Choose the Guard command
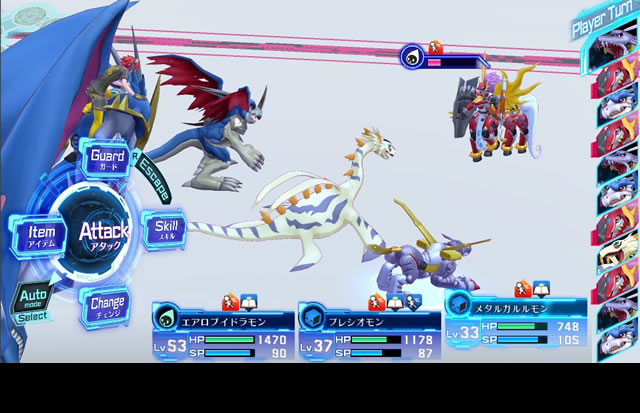 pos(107,159)
